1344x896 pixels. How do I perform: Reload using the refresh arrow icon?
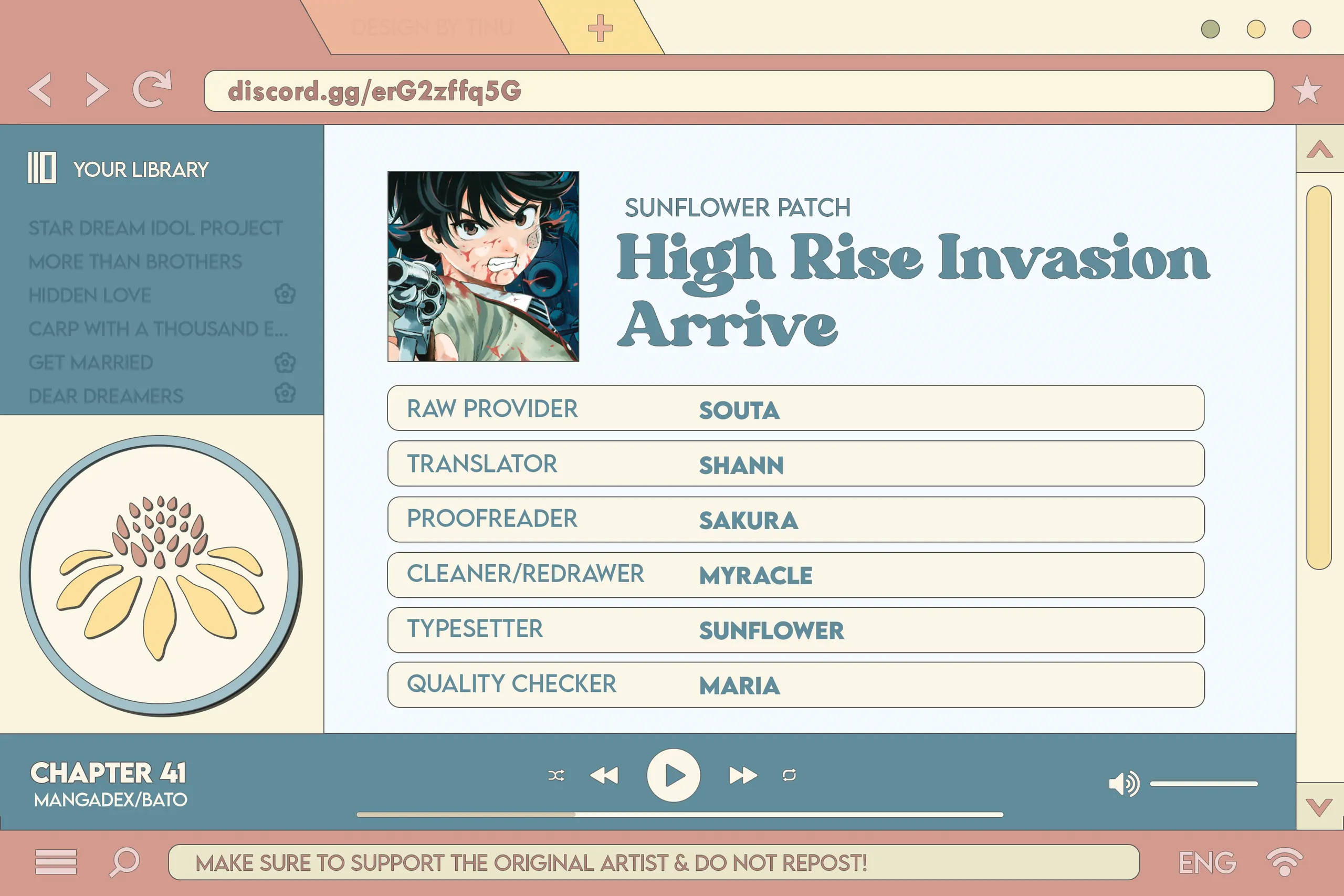pyautogui.click(x=152, y=89)
